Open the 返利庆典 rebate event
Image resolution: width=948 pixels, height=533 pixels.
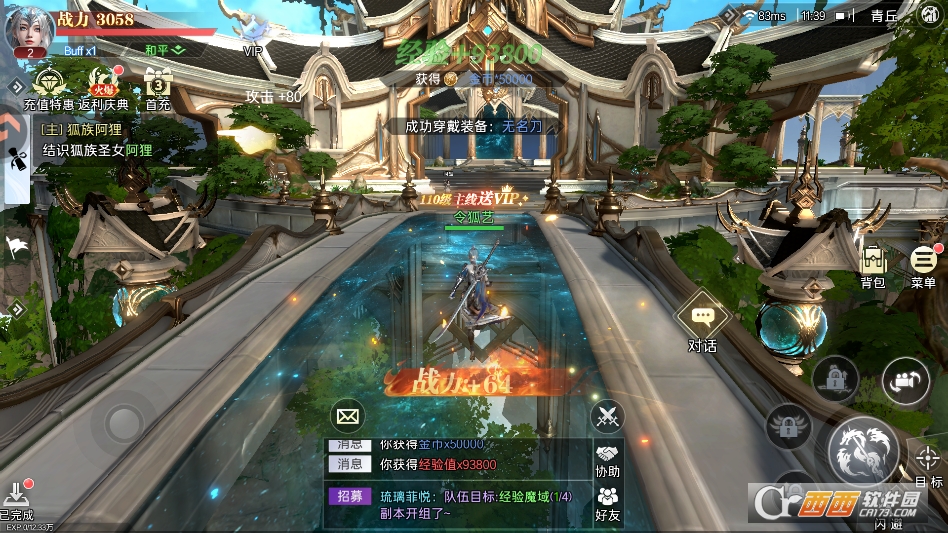coord(104,89)
